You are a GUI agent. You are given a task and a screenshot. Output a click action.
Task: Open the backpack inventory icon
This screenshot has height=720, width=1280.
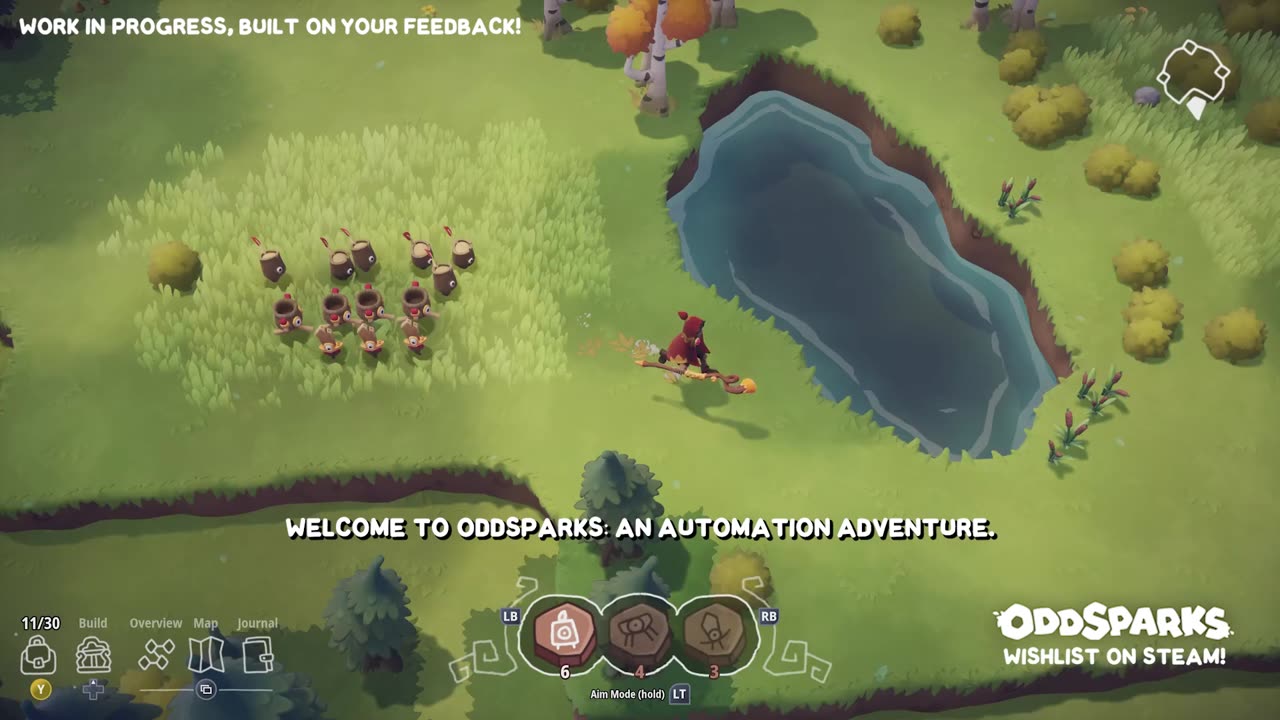coord(39,655)
